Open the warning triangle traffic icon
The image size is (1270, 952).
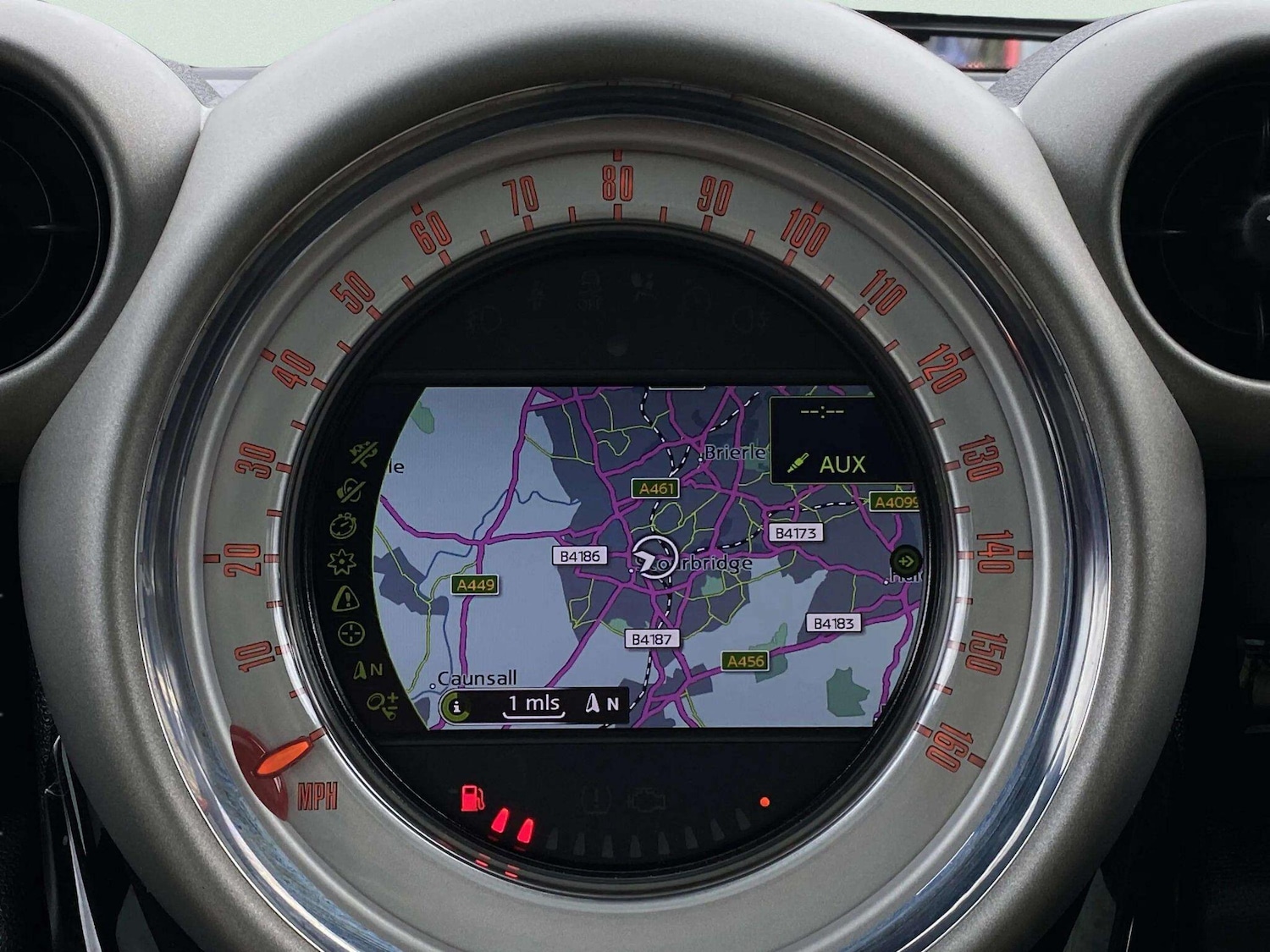pos(345,598)
